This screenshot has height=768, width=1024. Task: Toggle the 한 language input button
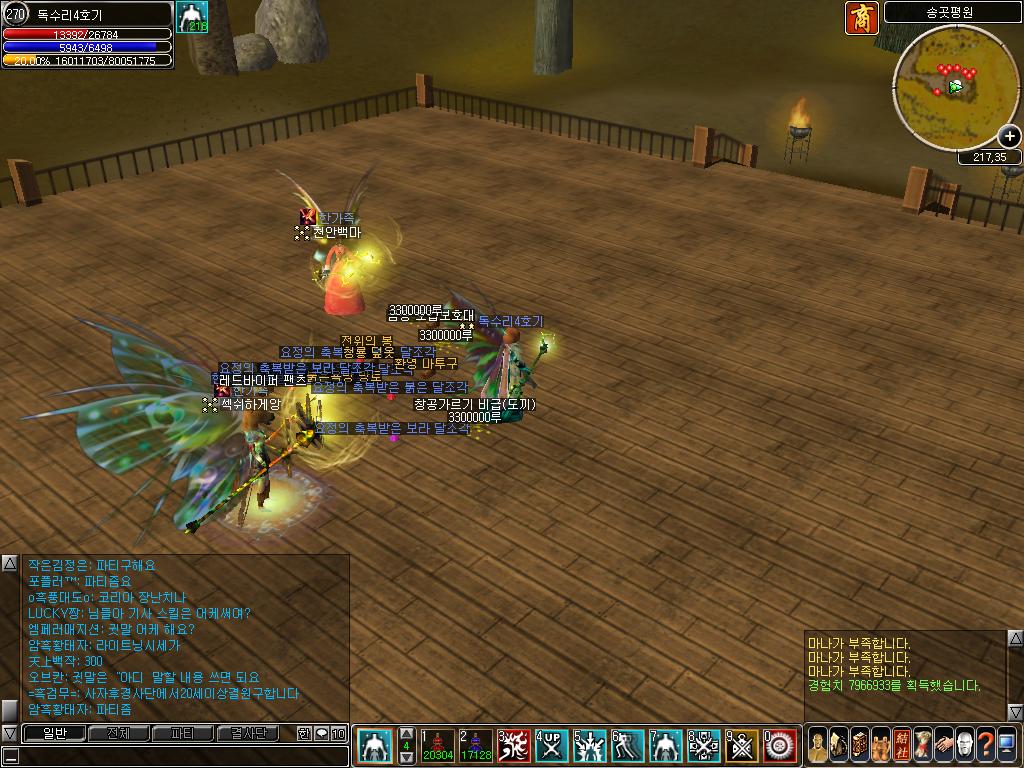(304, 734)
